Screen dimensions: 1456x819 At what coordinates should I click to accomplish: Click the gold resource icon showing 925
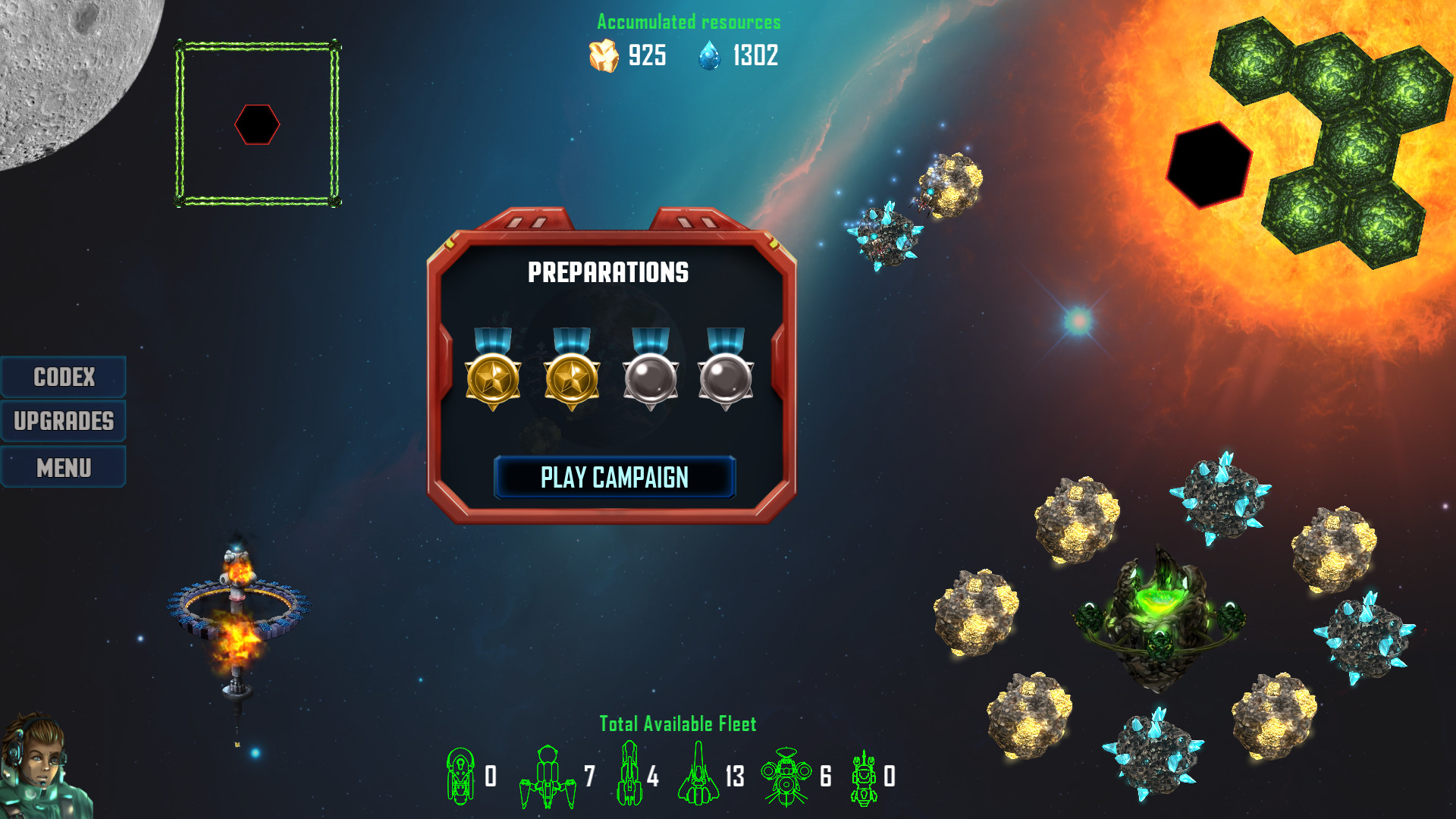point(601,55)
